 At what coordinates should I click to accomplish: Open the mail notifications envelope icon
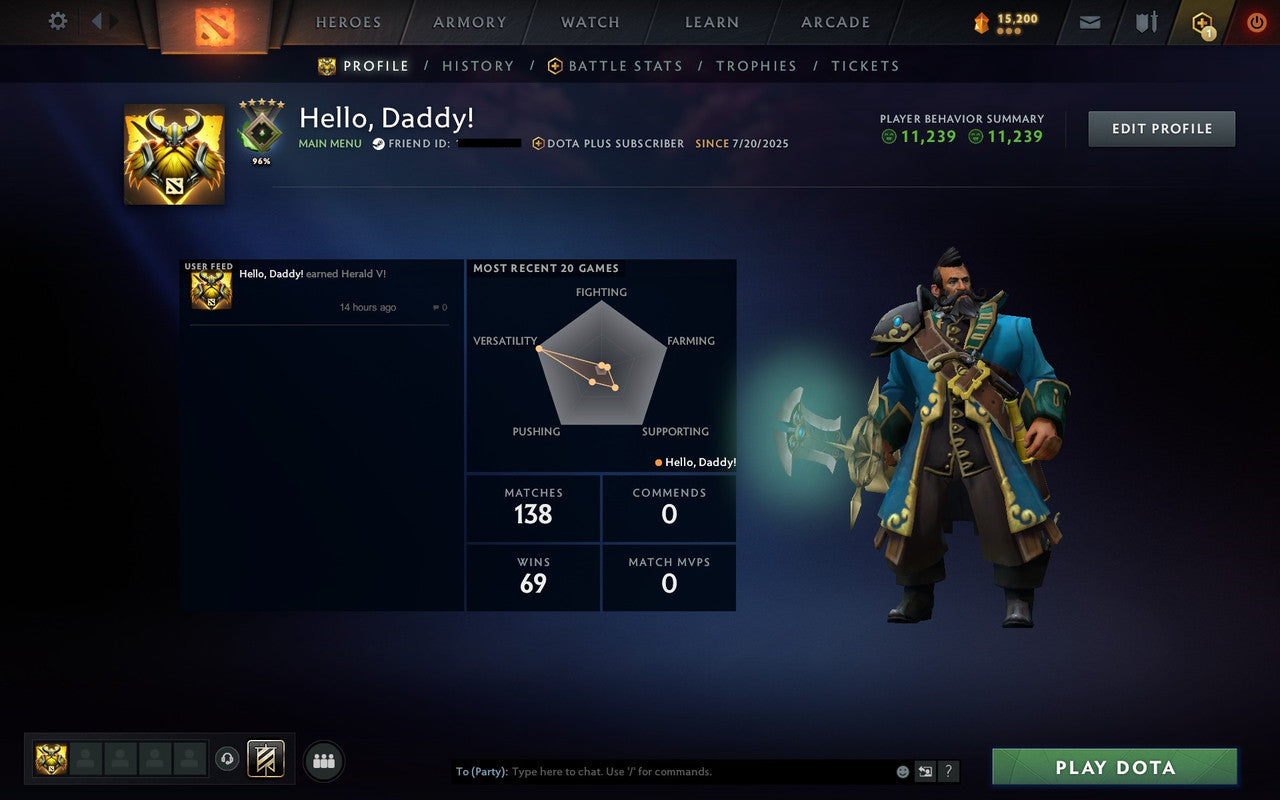[x=1089, y=22]
